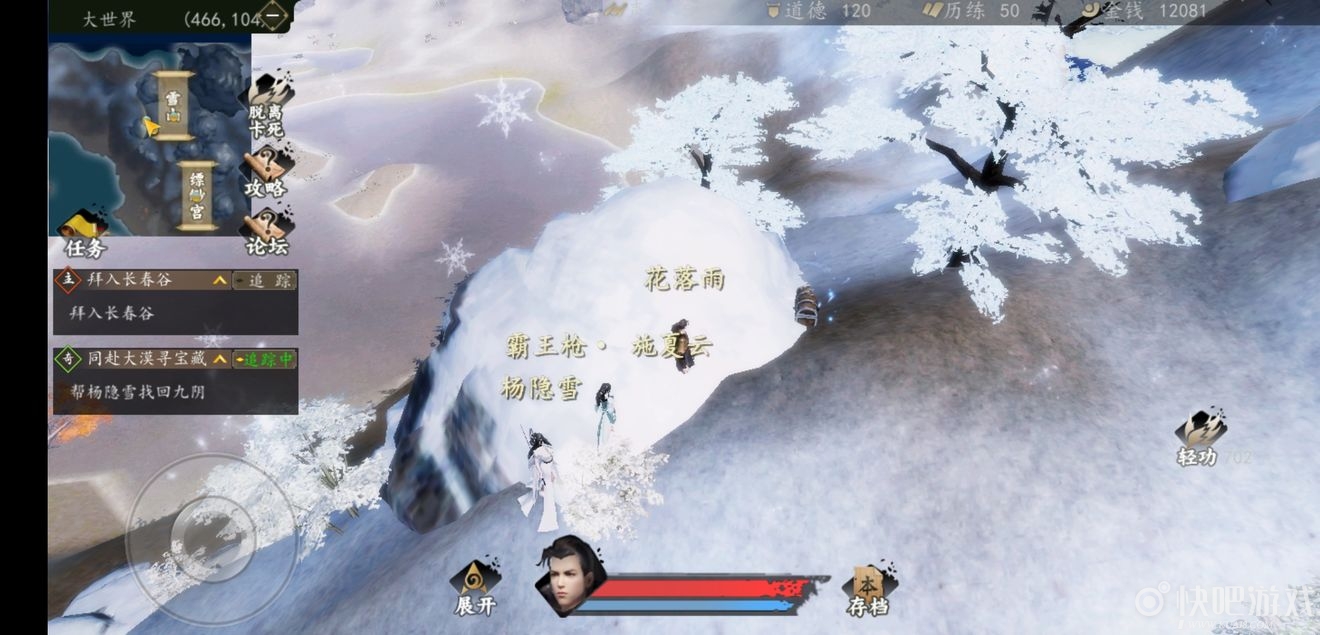The width and height of the screenshot is (1320, 635).
Task: Expand the menu with the 展开 button
Action: click(475, 587)
